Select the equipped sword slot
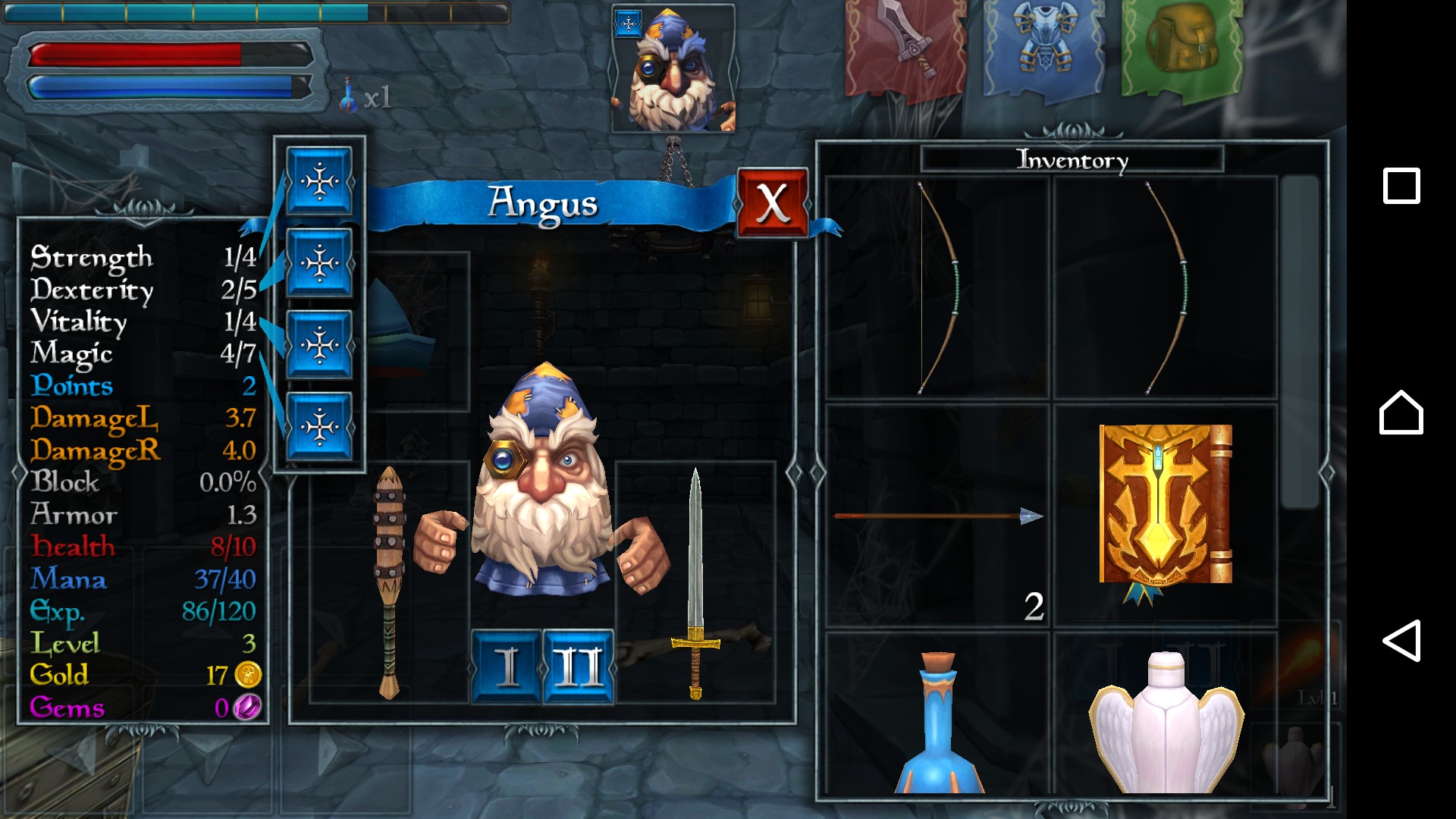This screenshot has width=1456, height=819. tap(695, 582)
